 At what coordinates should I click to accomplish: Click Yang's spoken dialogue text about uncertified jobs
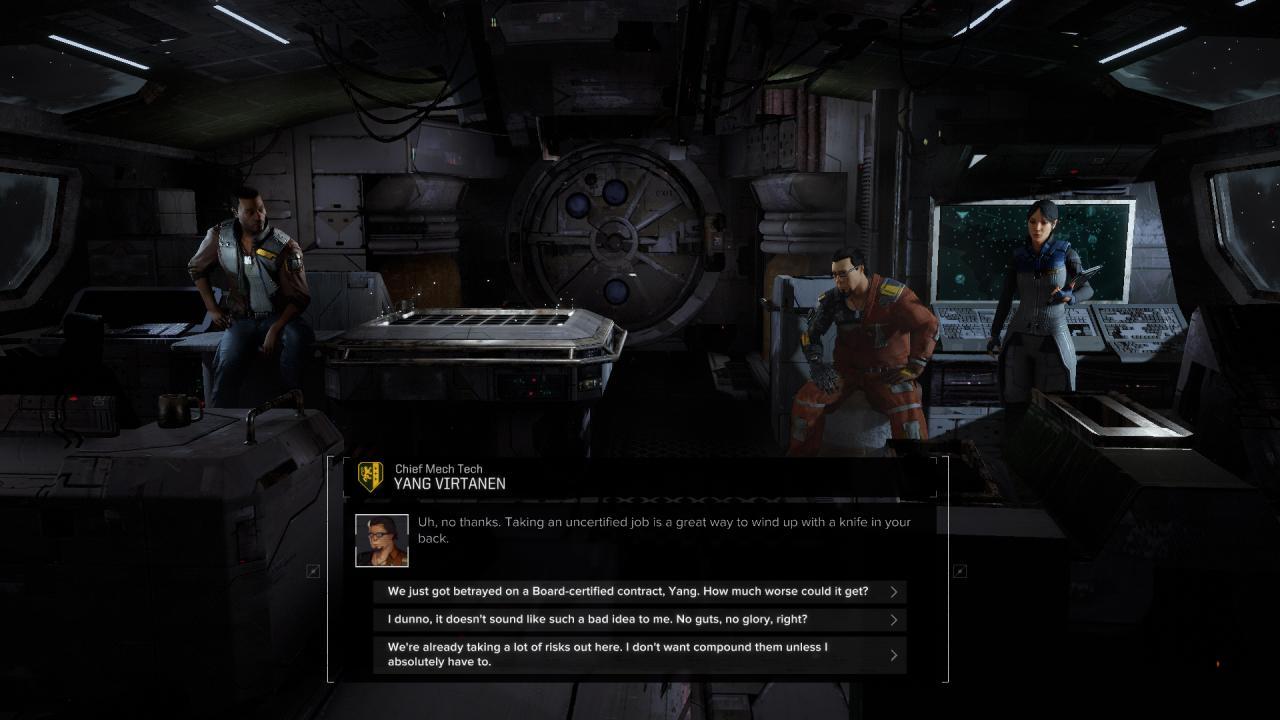point(660,528)
